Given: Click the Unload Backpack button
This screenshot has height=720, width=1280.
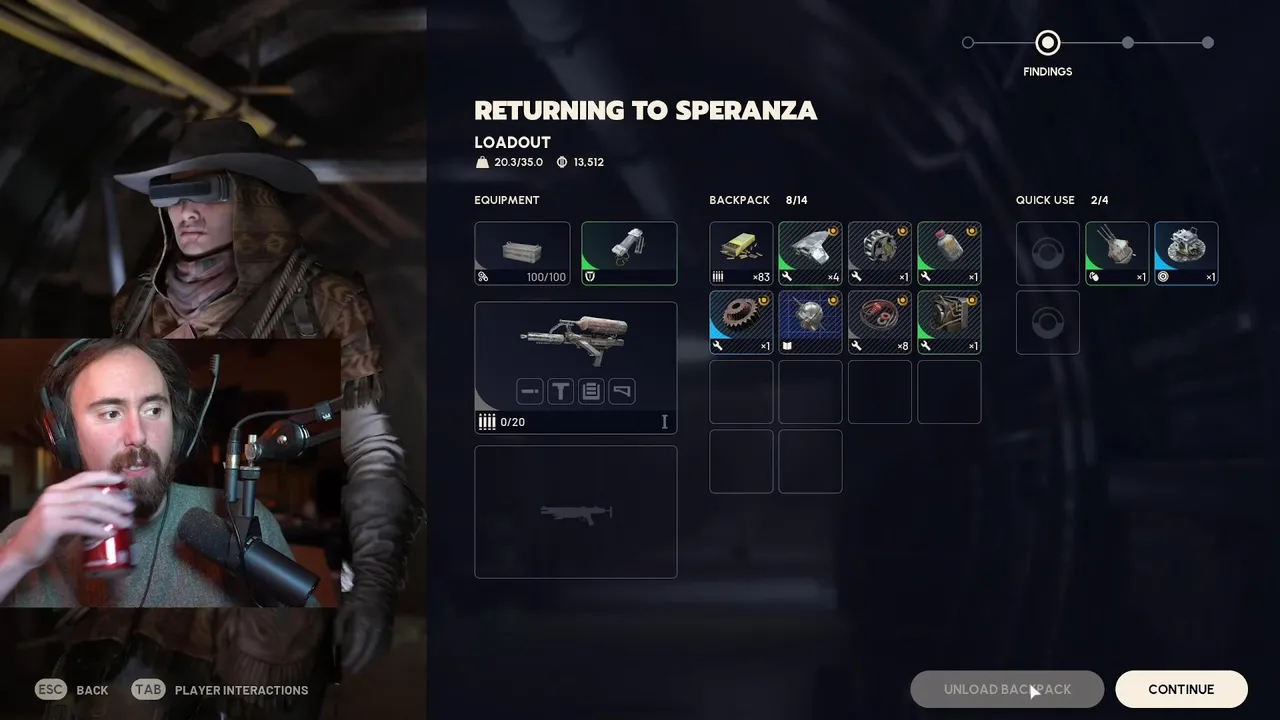Looking at the screenshot, I should [x=1007, y=689].
